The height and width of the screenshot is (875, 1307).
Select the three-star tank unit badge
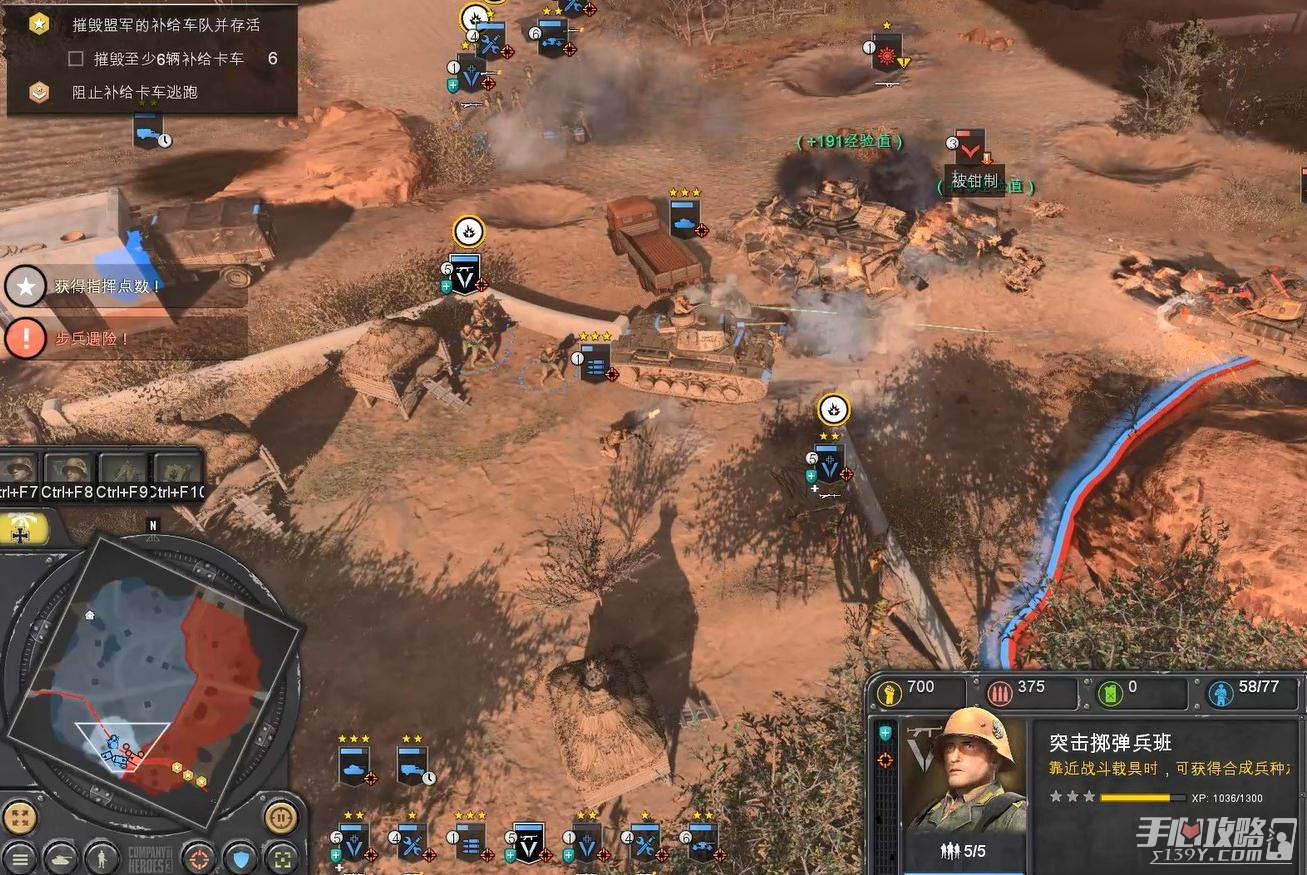click(x=354, y=765)
